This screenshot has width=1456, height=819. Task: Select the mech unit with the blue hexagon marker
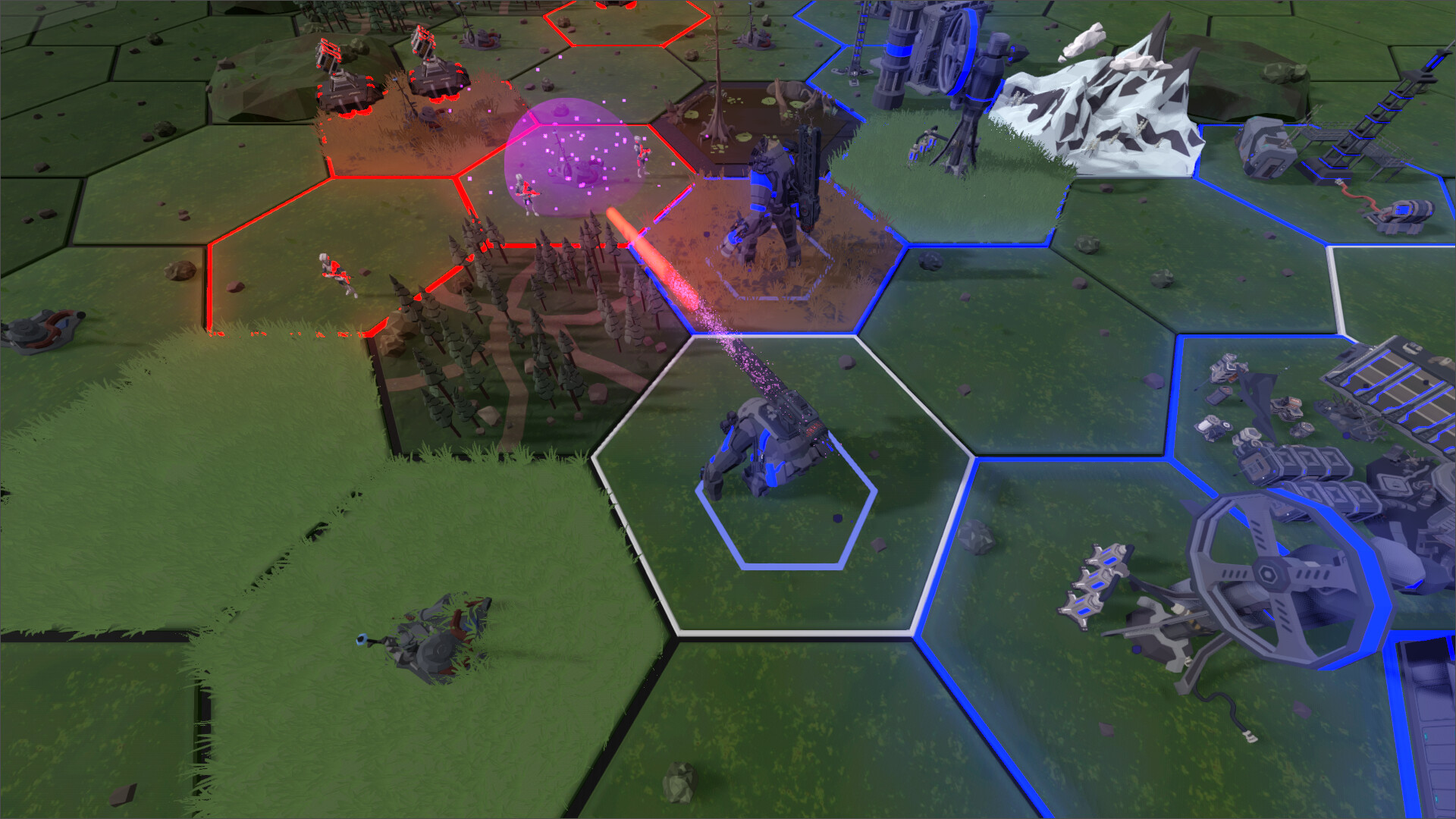766,449
